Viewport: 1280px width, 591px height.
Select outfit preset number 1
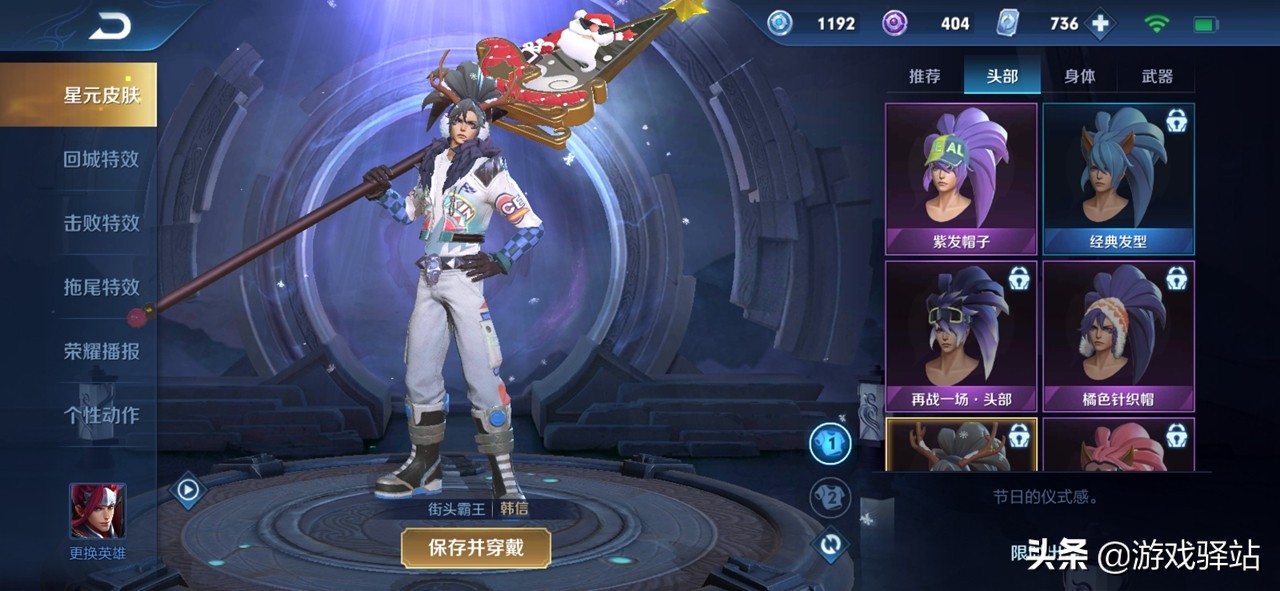829,444
